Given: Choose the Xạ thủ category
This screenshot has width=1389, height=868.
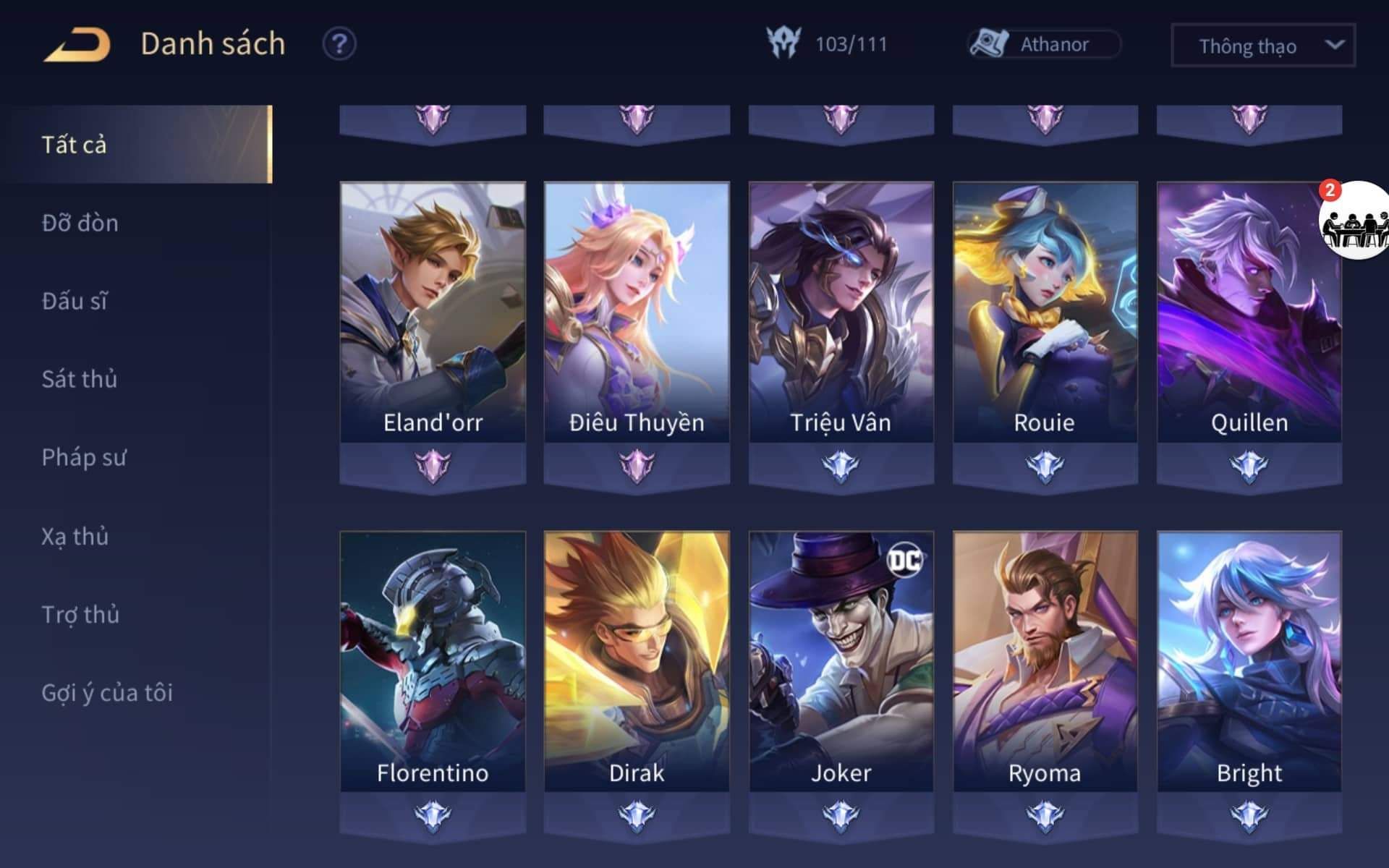Looking at the screenshot, I should [x=75, y=536].
